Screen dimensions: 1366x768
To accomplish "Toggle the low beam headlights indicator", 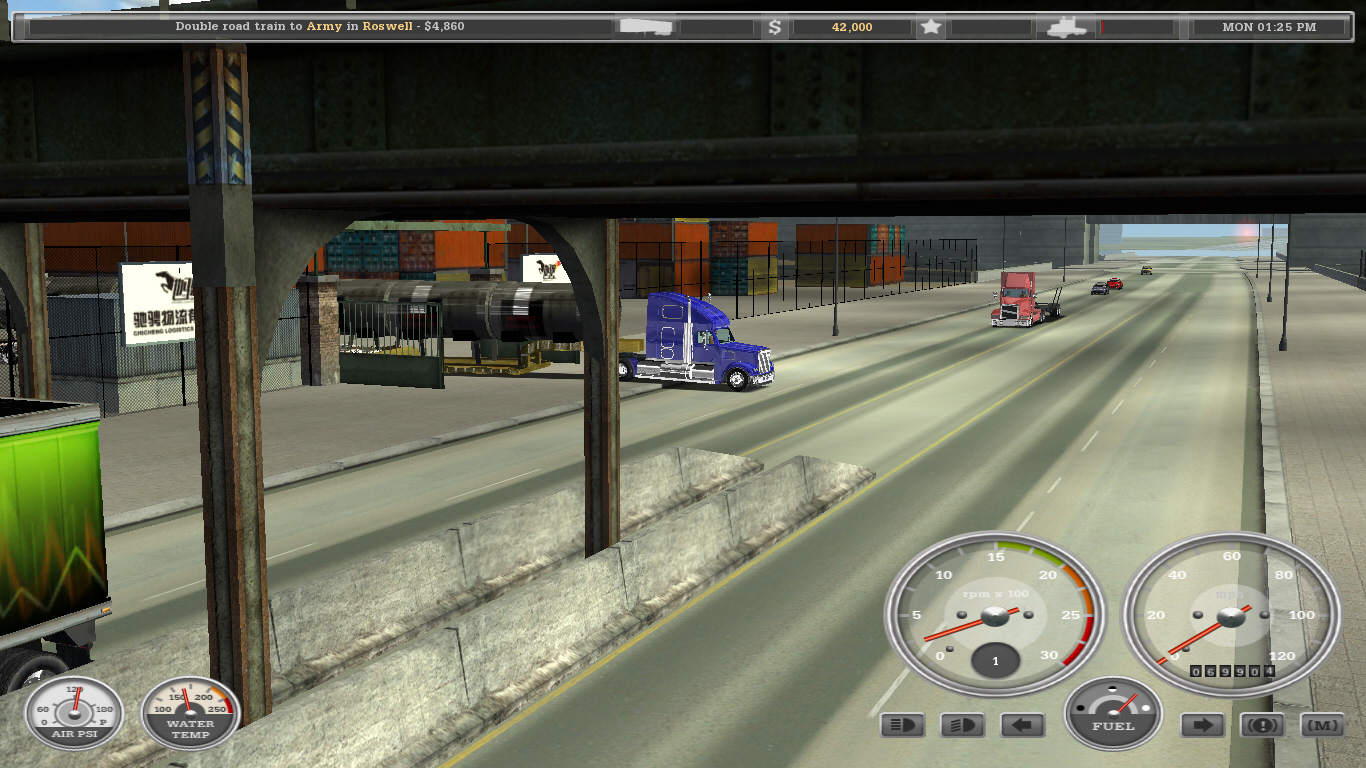I will click(962, 725).
